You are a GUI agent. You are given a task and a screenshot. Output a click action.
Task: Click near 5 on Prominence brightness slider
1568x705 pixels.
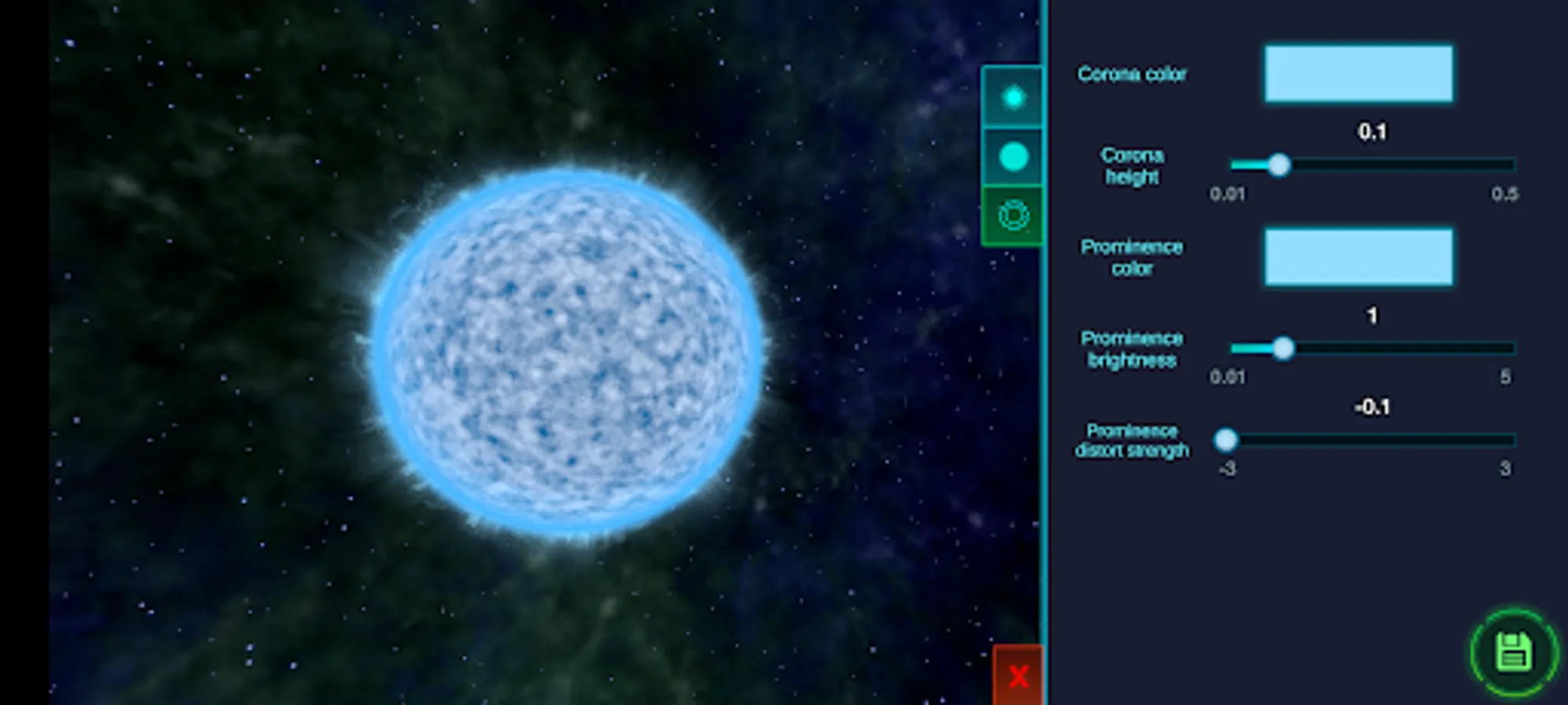coord(1507,349)
